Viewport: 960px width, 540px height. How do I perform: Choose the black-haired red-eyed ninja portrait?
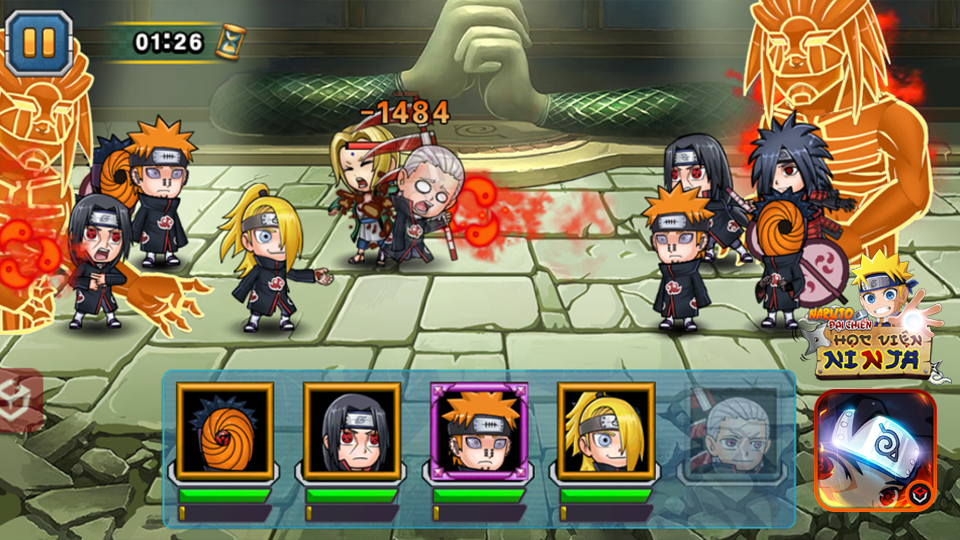(352, 431)
